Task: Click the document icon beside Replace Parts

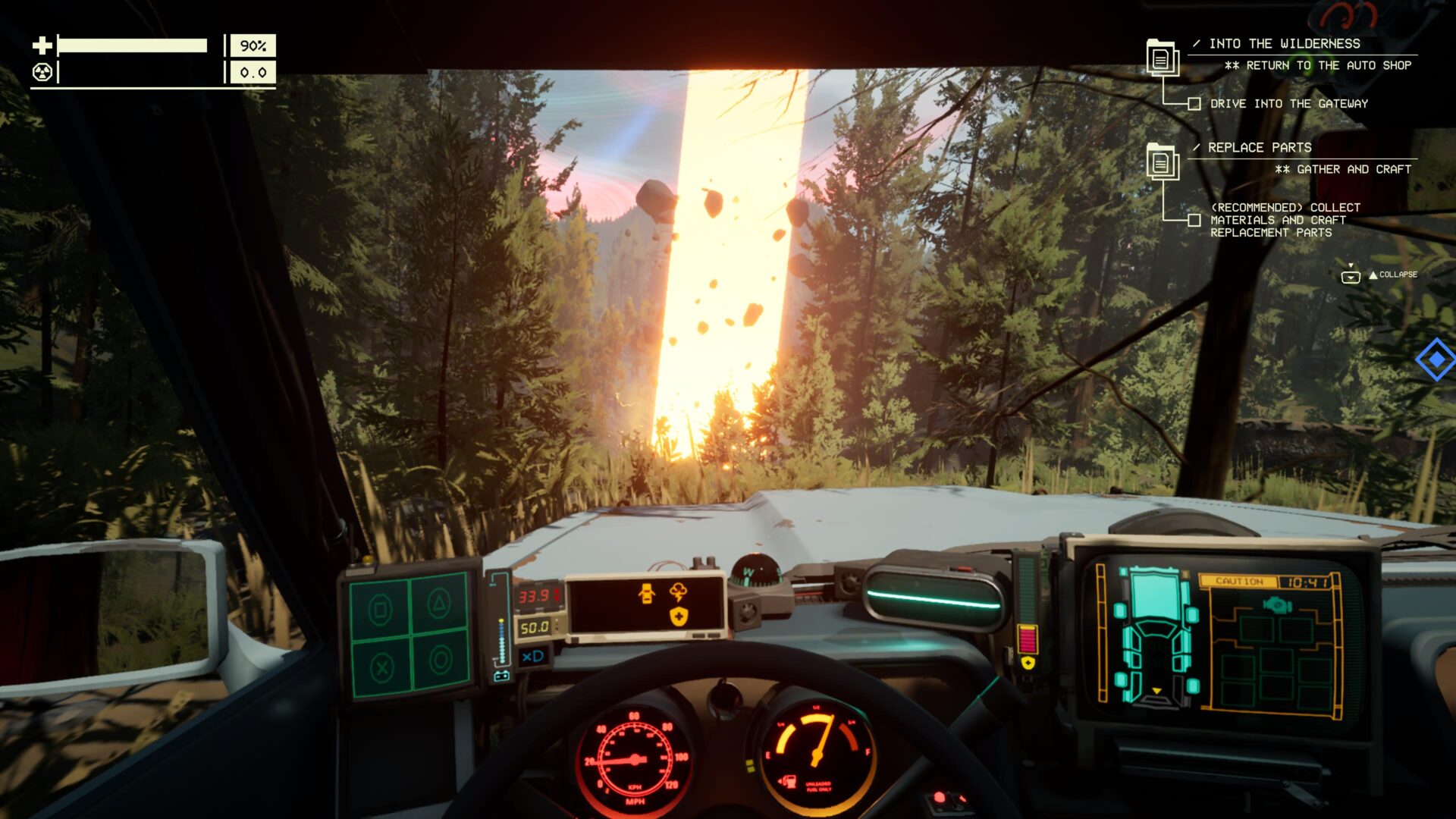Action: pyautogui.click(x=1161, y=162)
